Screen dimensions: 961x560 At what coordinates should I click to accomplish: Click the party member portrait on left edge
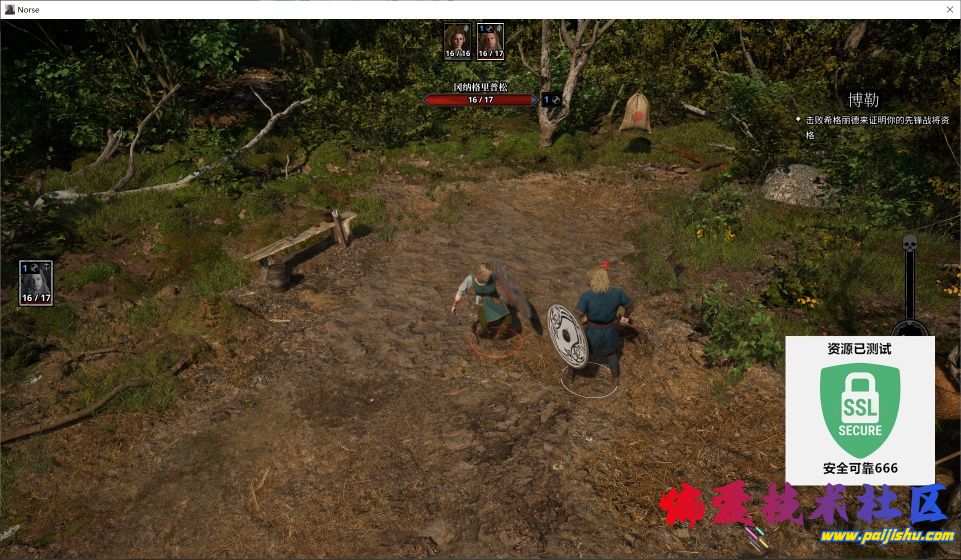(35, 283)
